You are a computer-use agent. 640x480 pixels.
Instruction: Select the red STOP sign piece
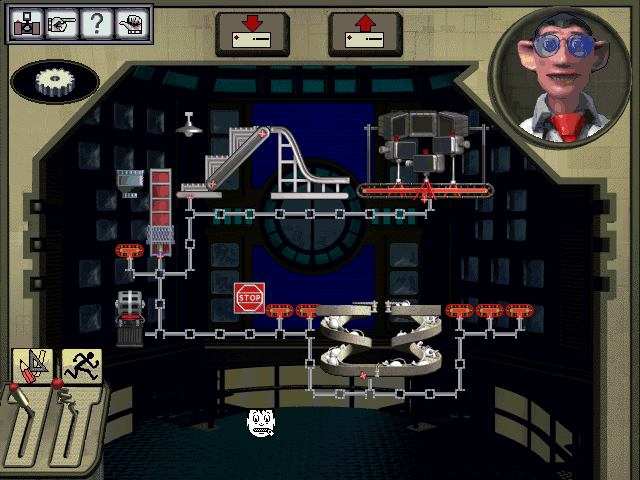click(249, 297)
